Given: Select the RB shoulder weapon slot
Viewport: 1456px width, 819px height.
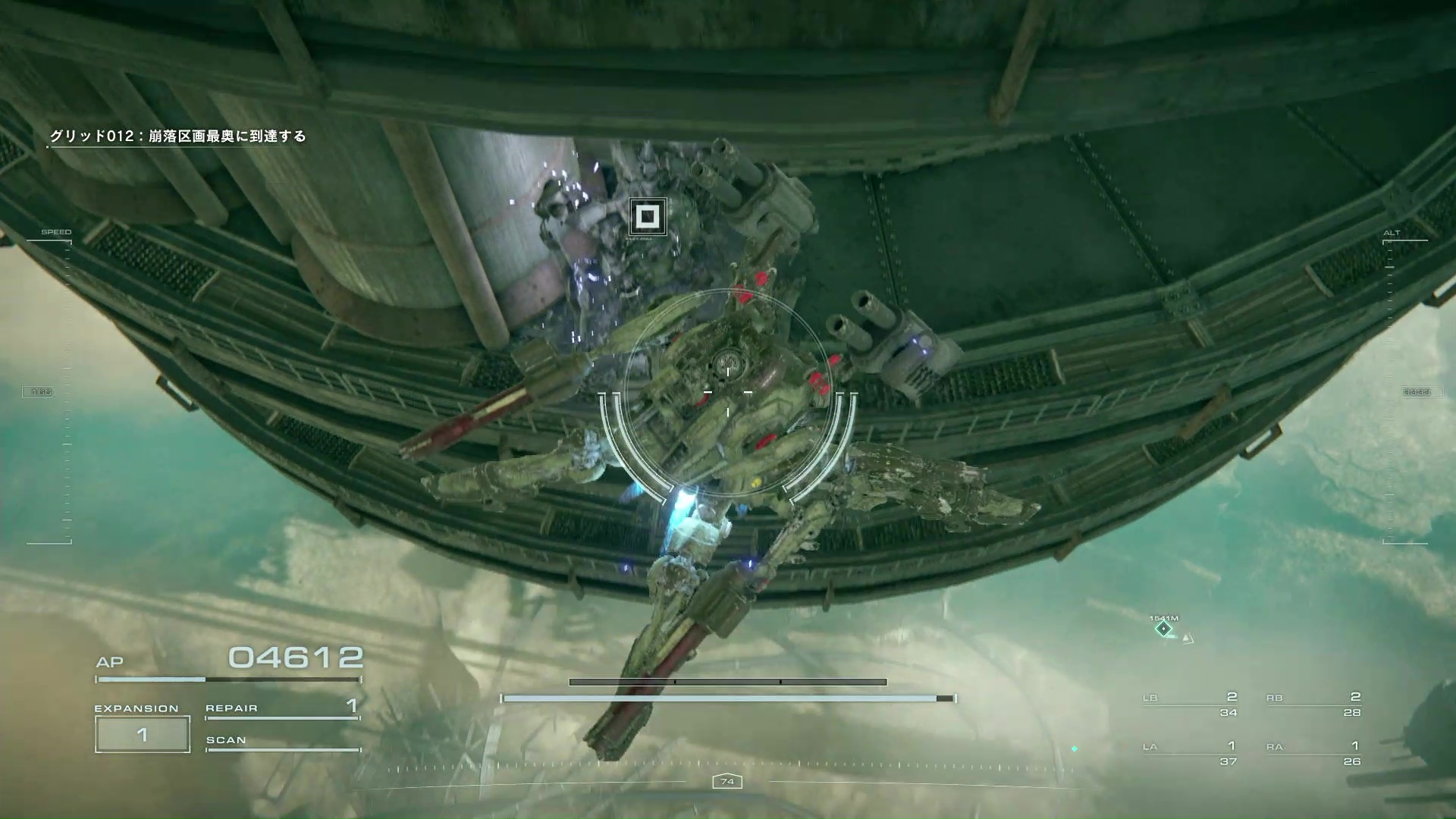Looking at the screenshot, I should click(x=1313, y=704).
